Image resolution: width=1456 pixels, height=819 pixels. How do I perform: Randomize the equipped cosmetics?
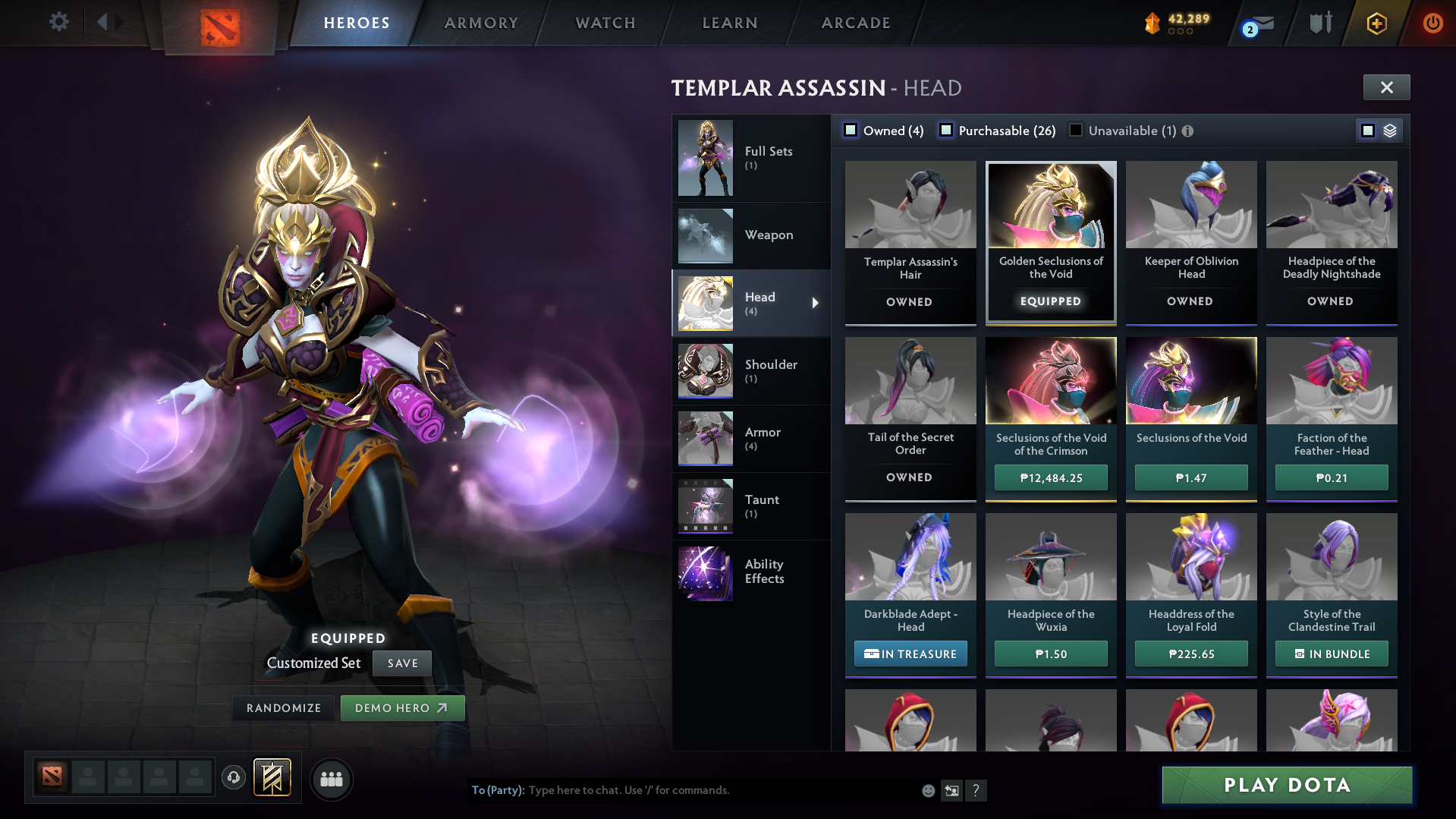tap(284, 708)
